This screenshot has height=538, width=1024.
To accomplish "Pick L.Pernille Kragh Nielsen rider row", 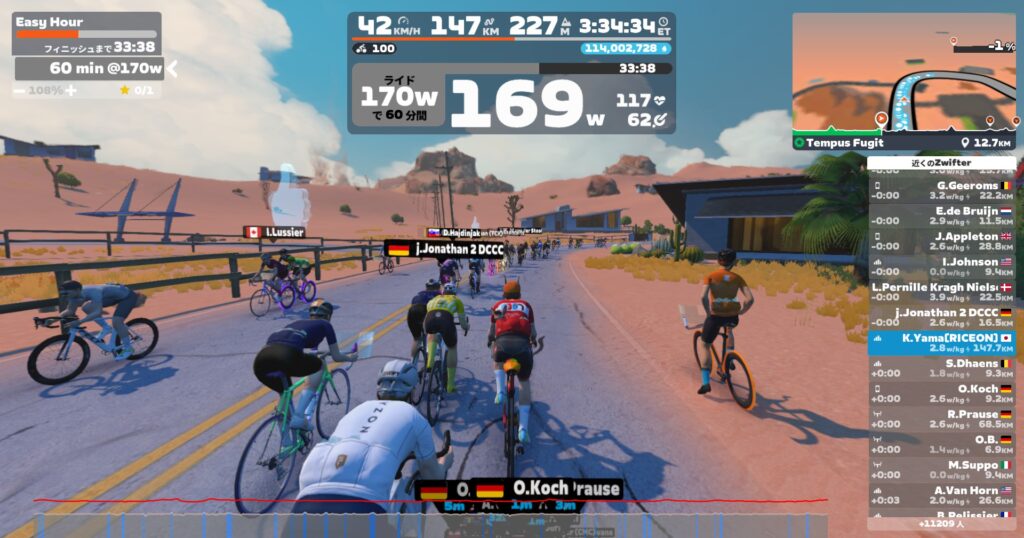I will [941, 291].
